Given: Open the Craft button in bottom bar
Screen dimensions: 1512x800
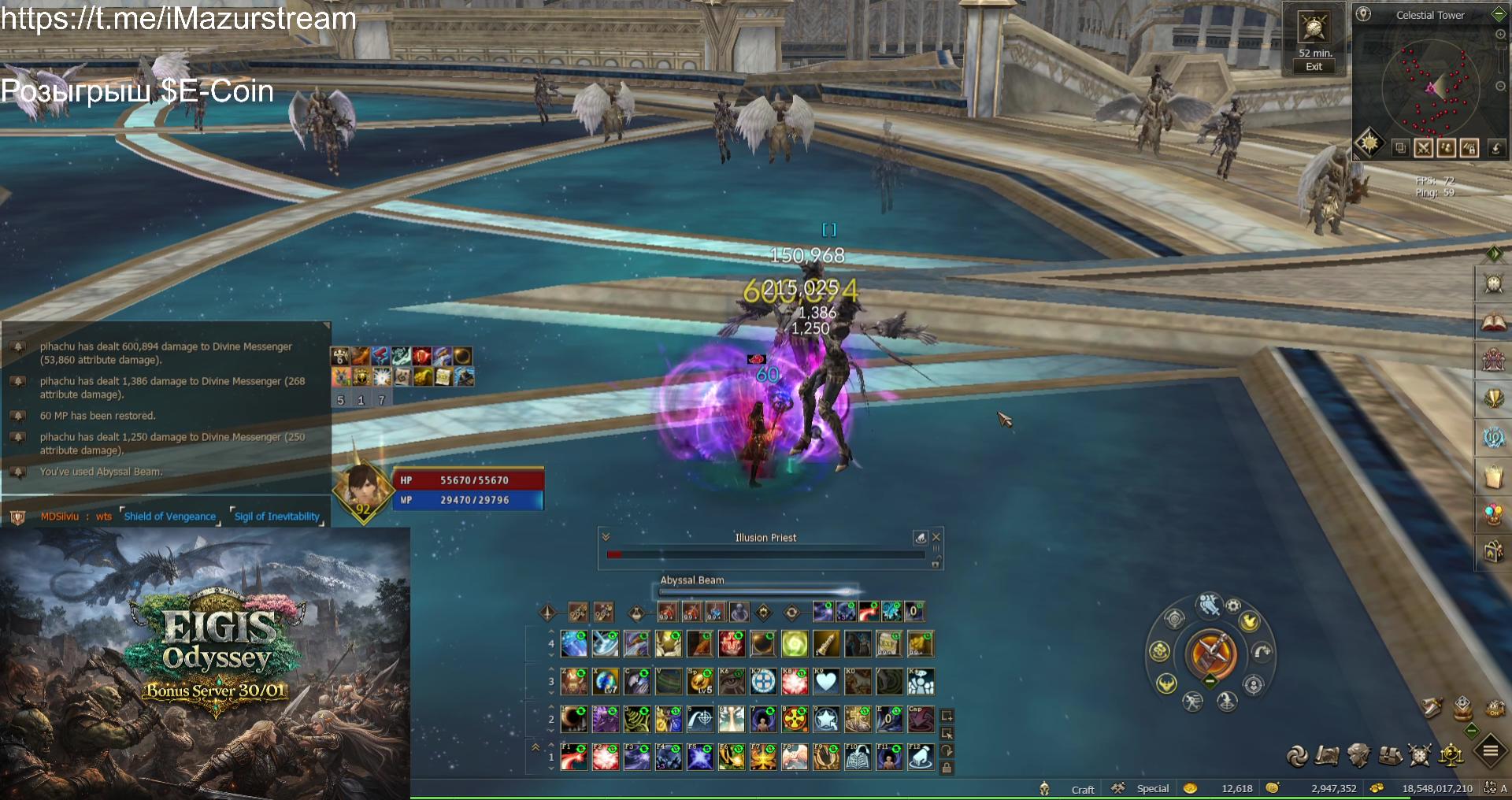Looking at the screenshot, I should click(1082, 789).
